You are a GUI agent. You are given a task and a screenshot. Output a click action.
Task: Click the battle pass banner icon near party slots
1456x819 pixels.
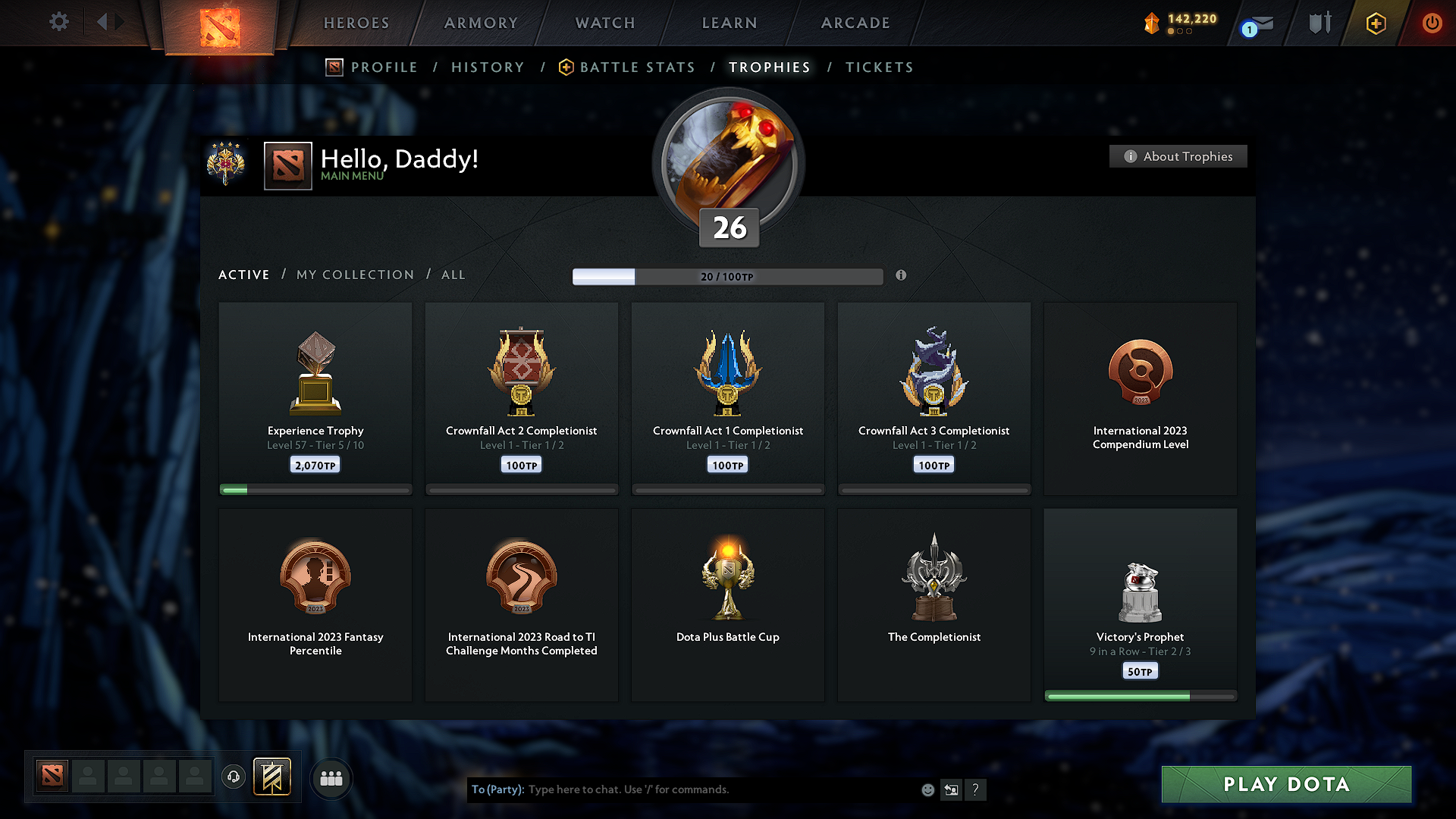pos(273,777)
